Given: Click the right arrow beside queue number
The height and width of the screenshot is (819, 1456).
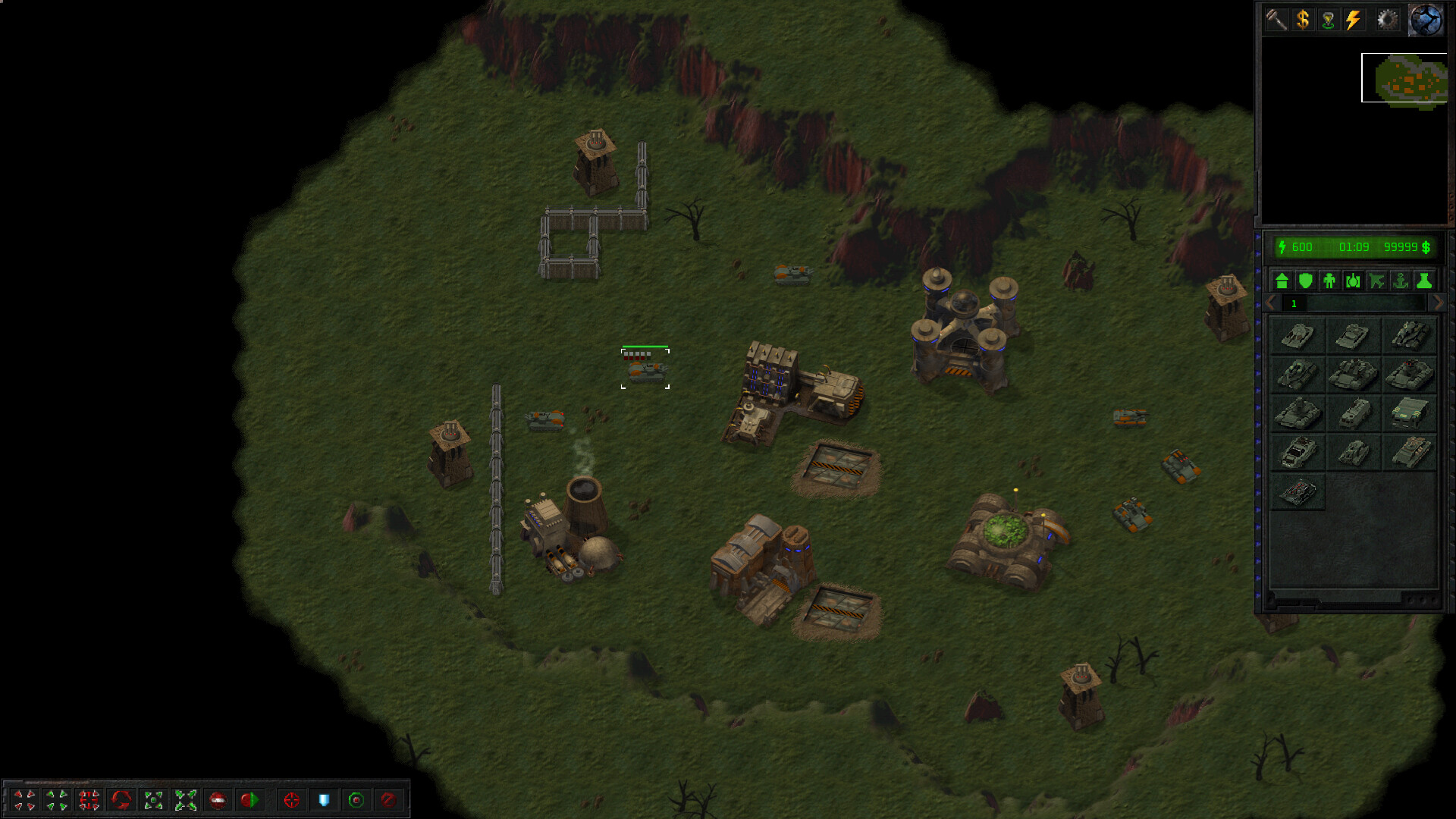Looking at the screenshot, I should [1437, 303].
